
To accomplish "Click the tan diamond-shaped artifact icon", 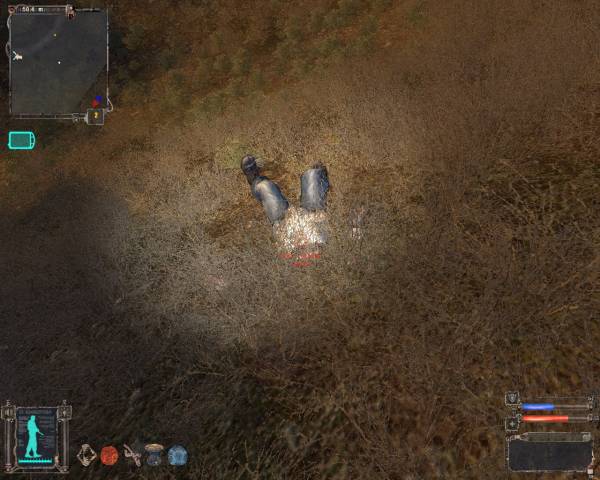I will pyautogui.click(x=87, y=455).
